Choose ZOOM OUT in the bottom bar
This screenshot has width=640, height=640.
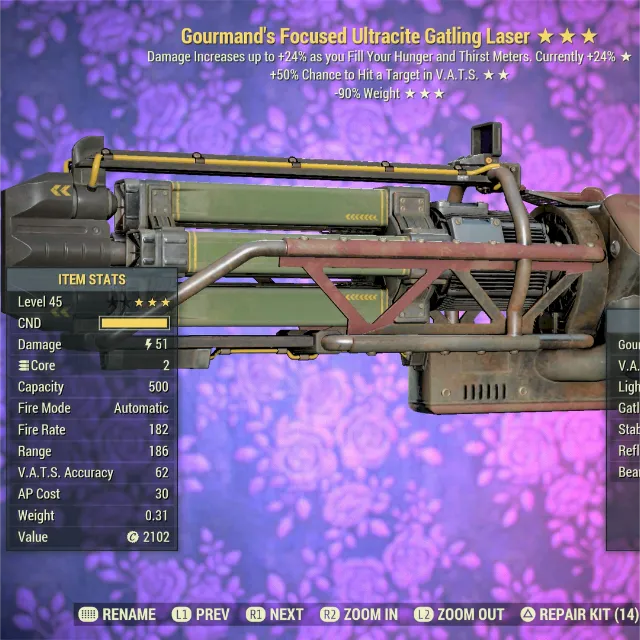pyautogui.click(x=459, y=614)
